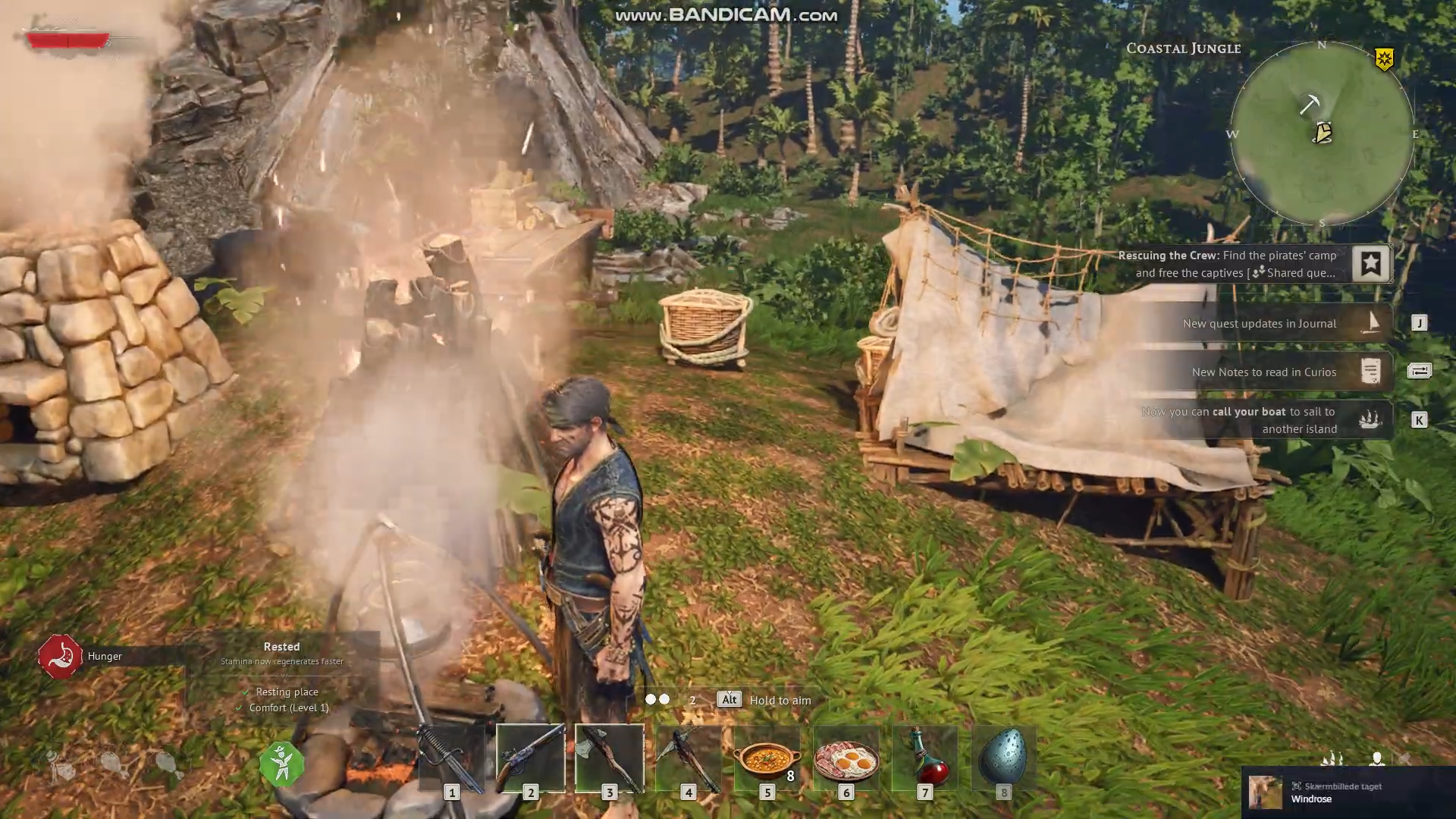Choose the axe in hotbar slot 3

(x=609, y=758)
